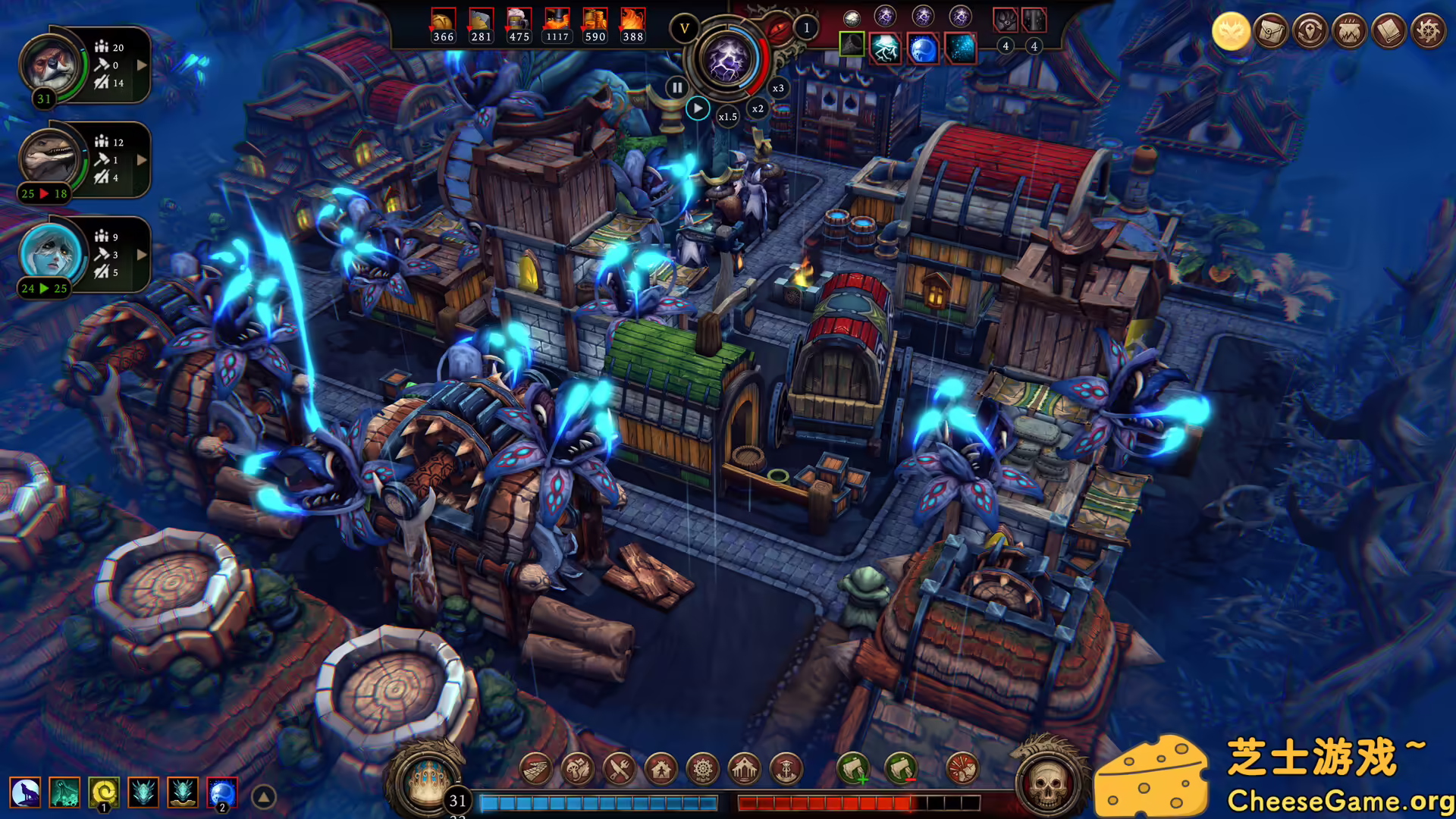The width and height of the screenshot is (1456, 819).
Task: Open the book encyclopedia button
Action: pyautogui.click(x=1389, y=32)
